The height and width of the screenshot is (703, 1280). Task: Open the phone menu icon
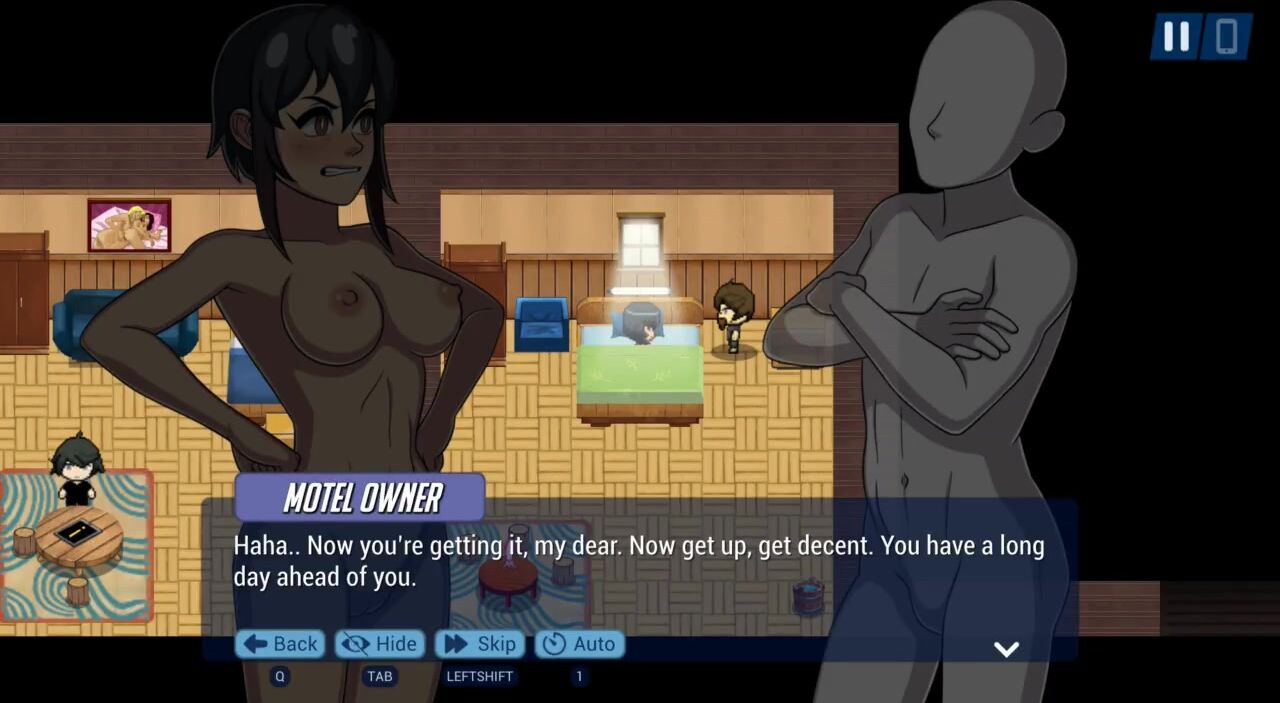point(1226,37)
